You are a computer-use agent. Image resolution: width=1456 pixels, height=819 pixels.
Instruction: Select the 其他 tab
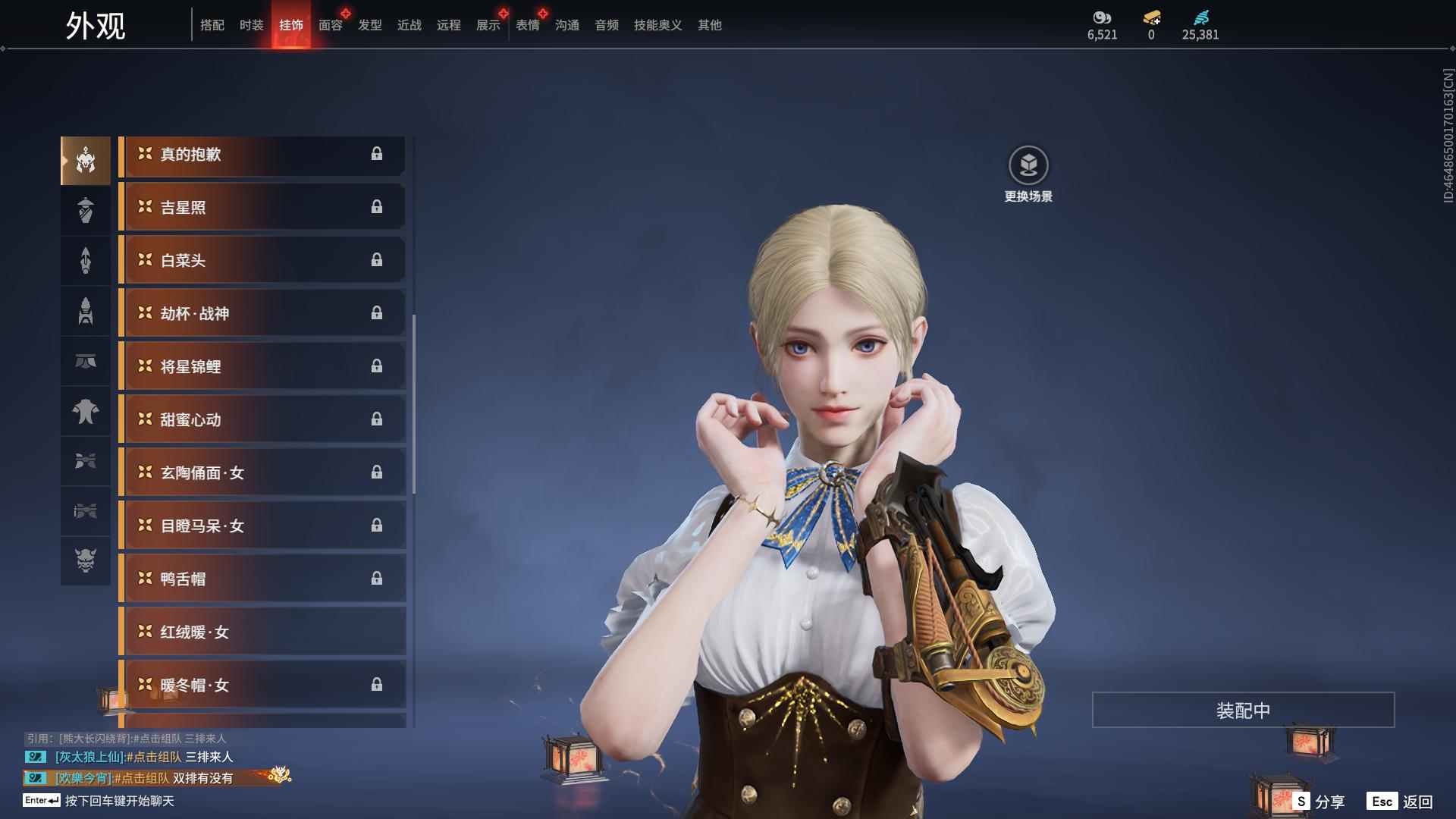710,25
